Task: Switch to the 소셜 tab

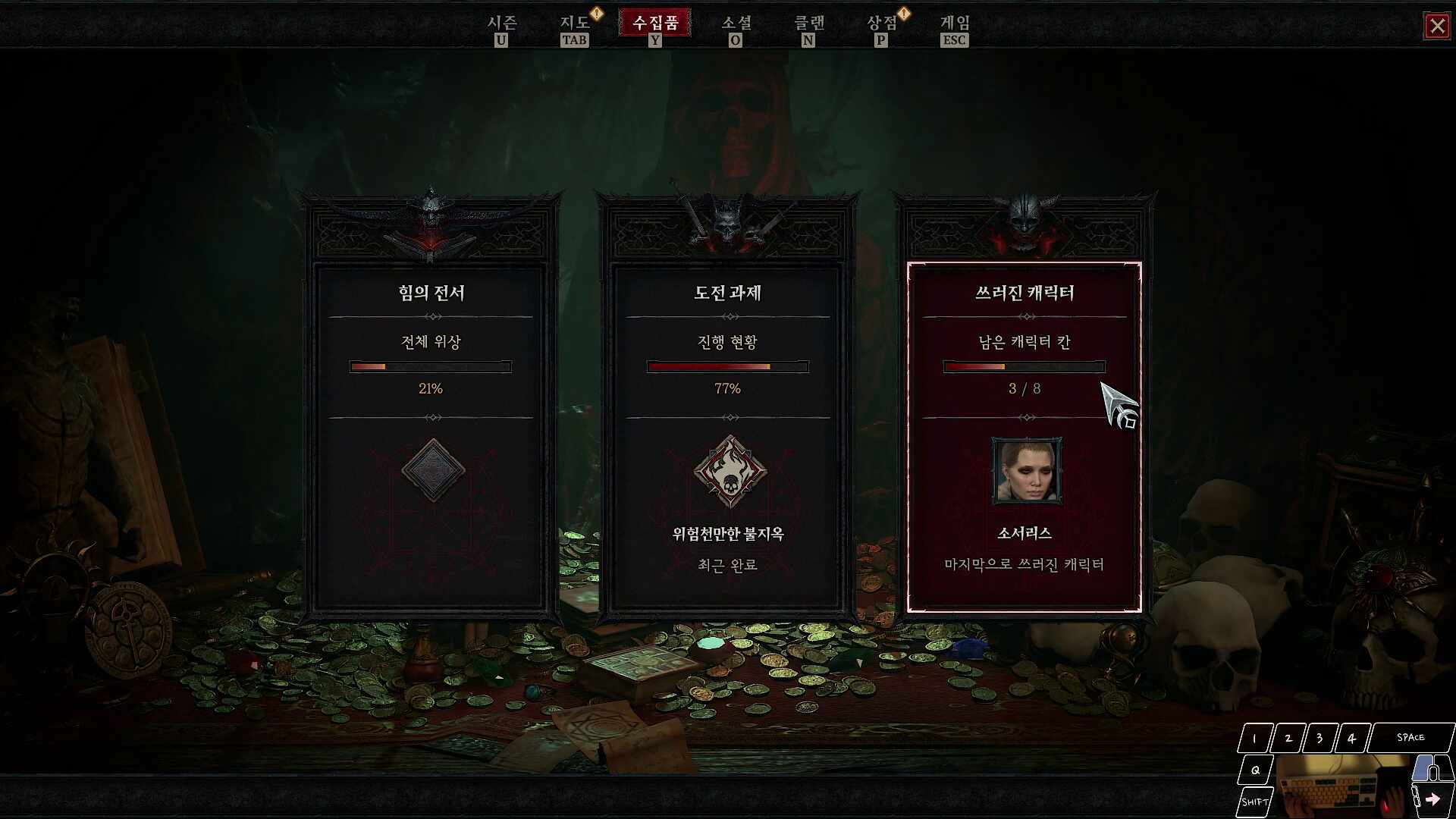Action: coord(736,24)
